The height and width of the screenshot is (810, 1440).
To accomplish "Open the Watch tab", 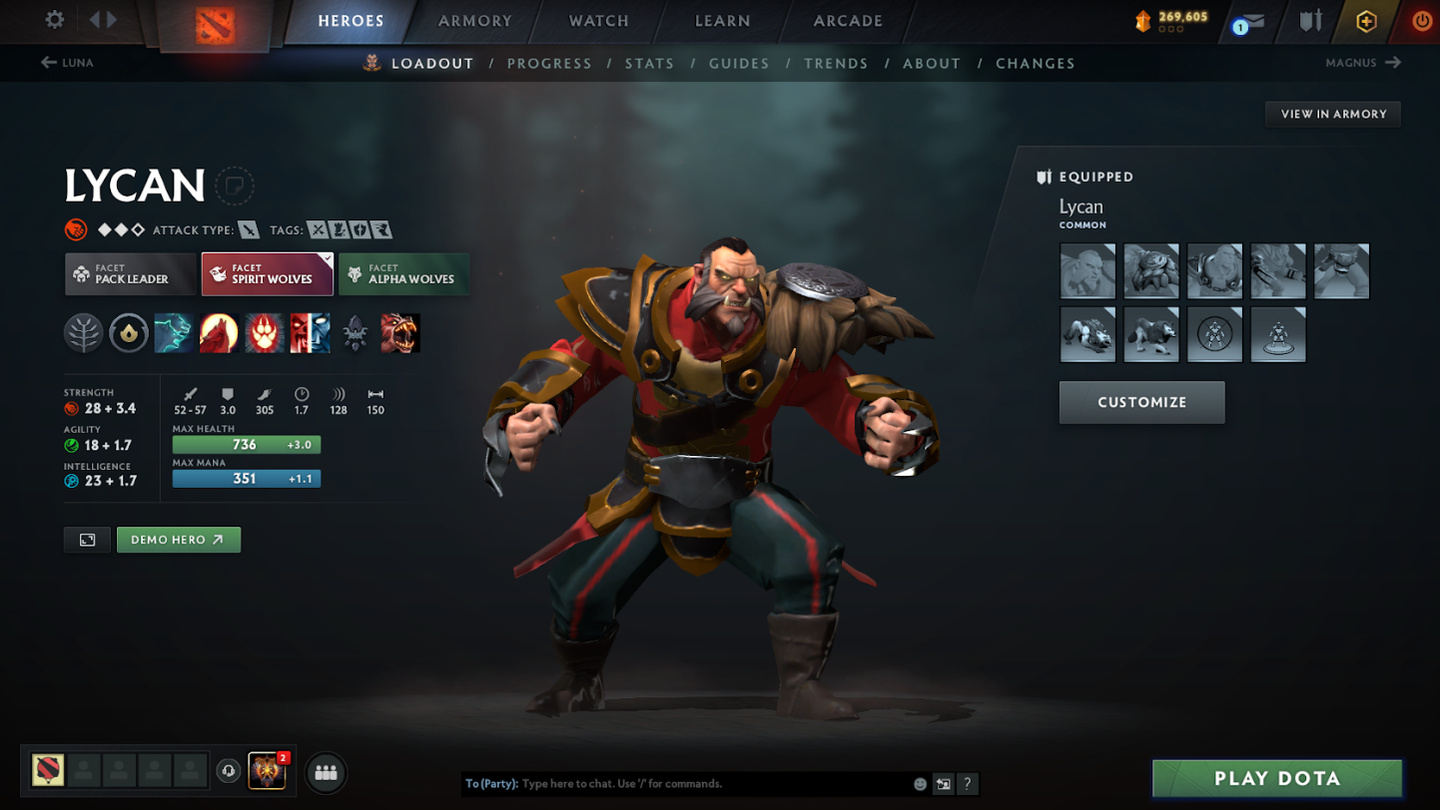I will click(599, 21).
